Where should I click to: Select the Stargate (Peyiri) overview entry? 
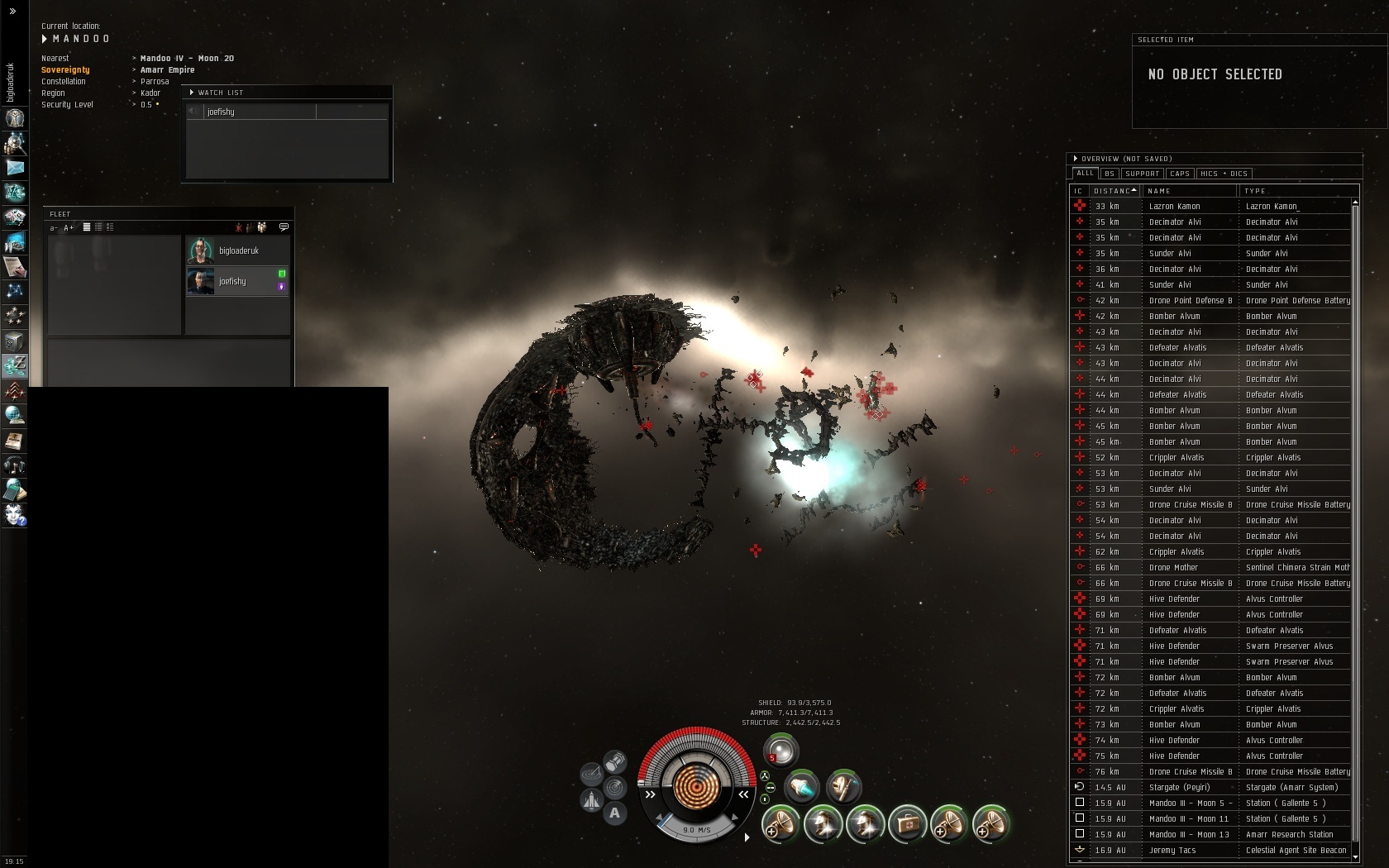(1179, 787)
